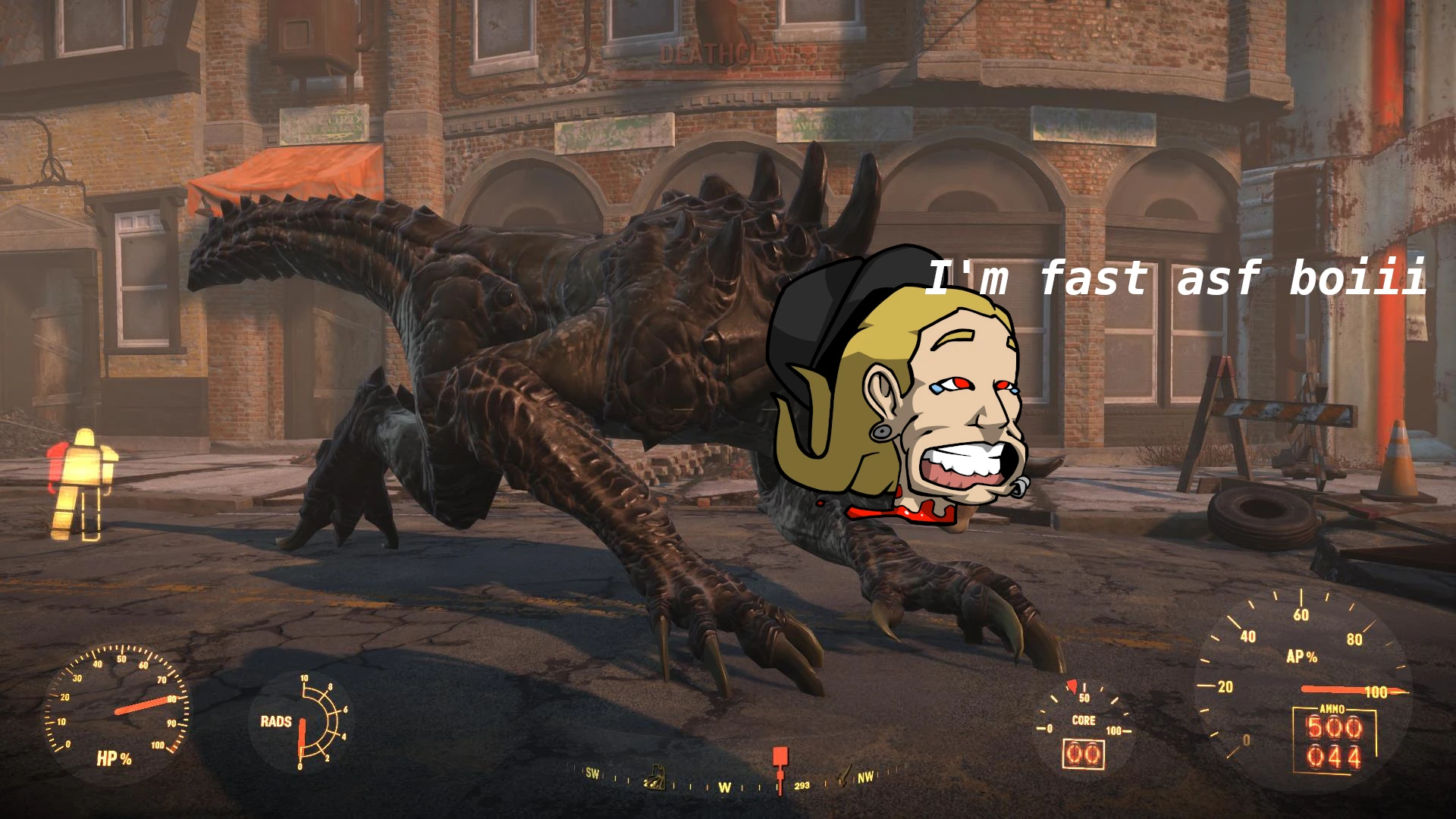Click the CORE fusion core gauge
The width and height of the screenshot is (1456, 819).
[1084, 720]
